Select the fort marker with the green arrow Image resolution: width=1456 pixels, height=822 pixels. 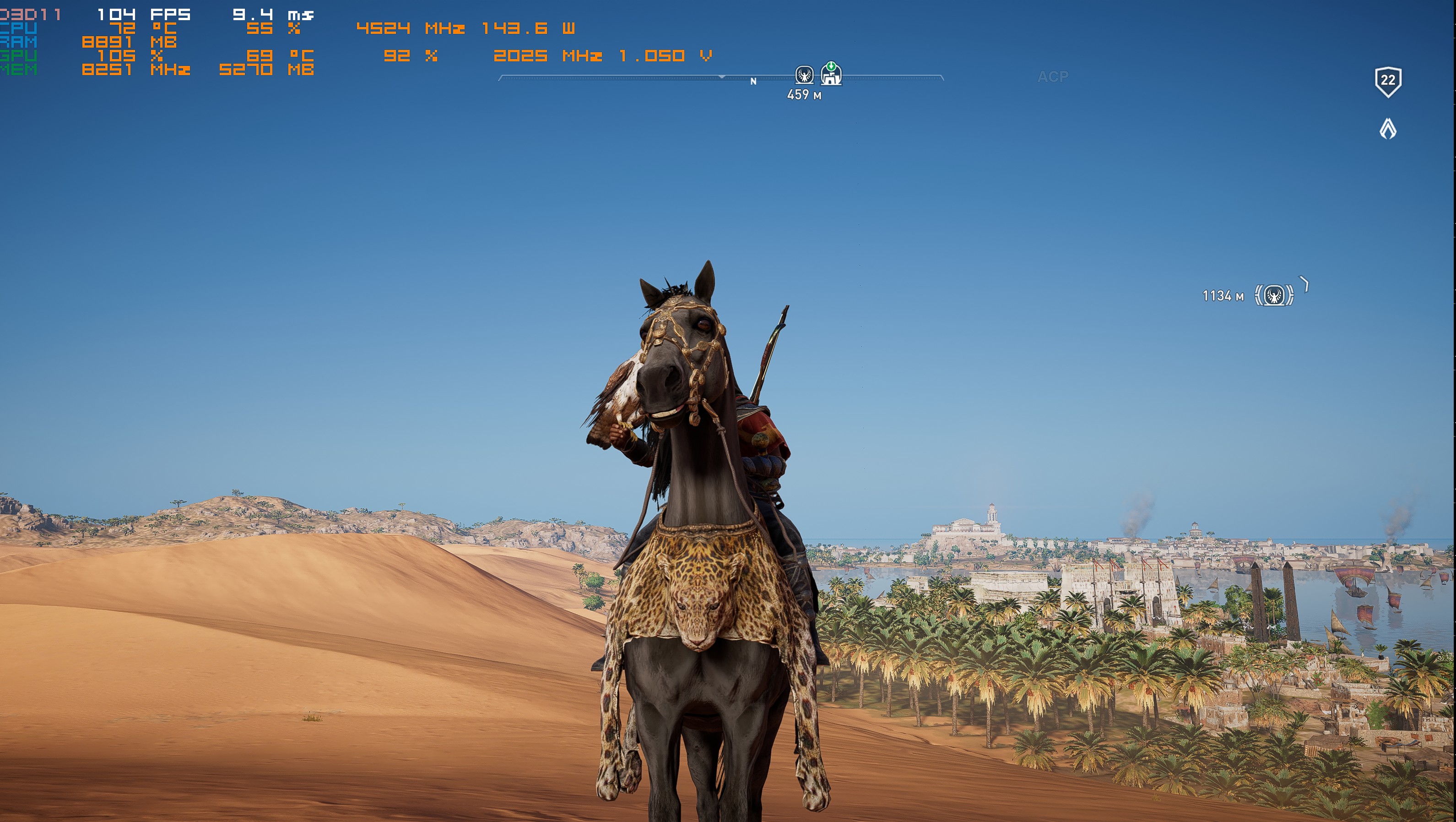tap(831, 73)
